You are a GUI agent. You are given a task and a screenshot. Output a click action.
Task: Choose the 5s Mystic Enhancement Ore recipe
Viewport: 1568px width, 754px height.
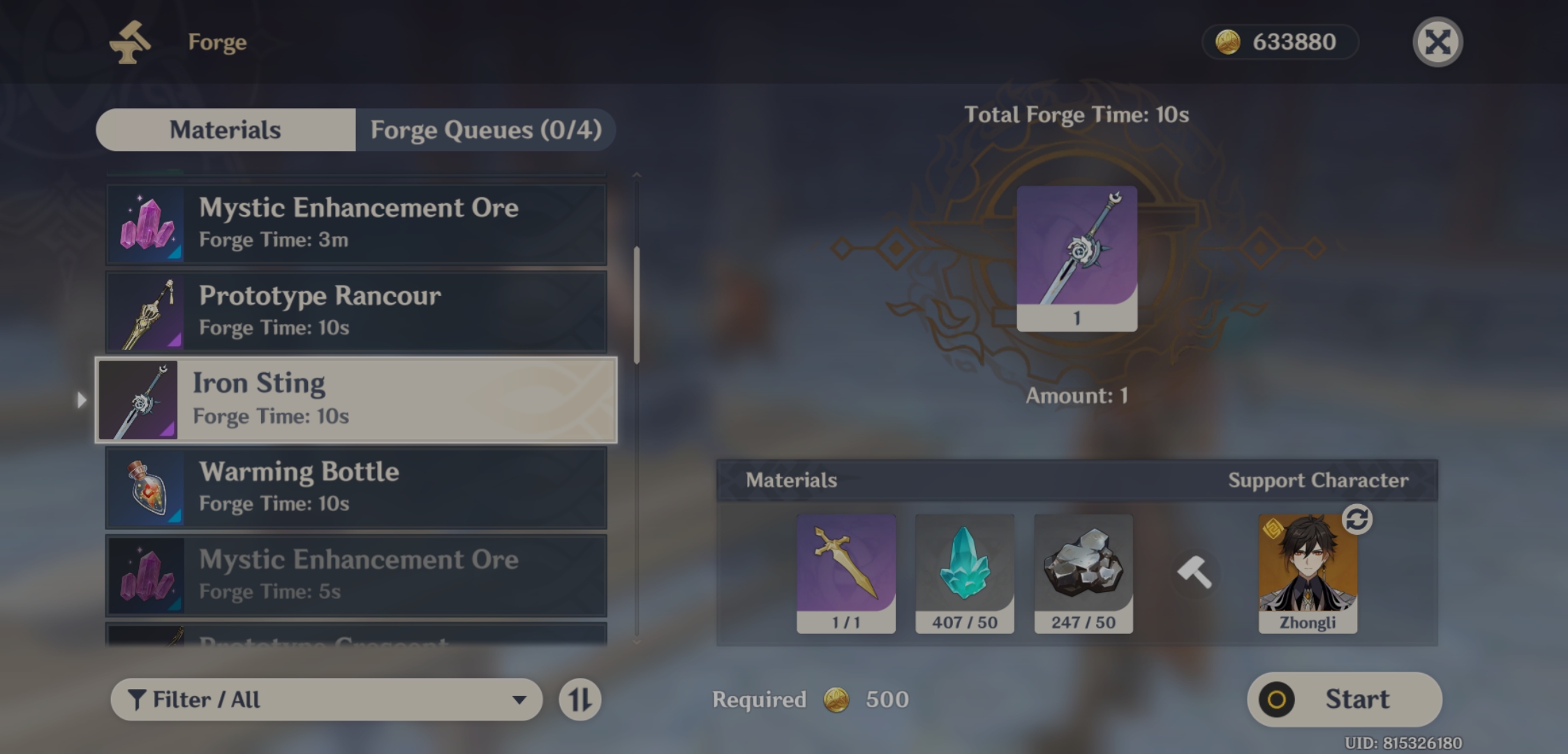356,575
